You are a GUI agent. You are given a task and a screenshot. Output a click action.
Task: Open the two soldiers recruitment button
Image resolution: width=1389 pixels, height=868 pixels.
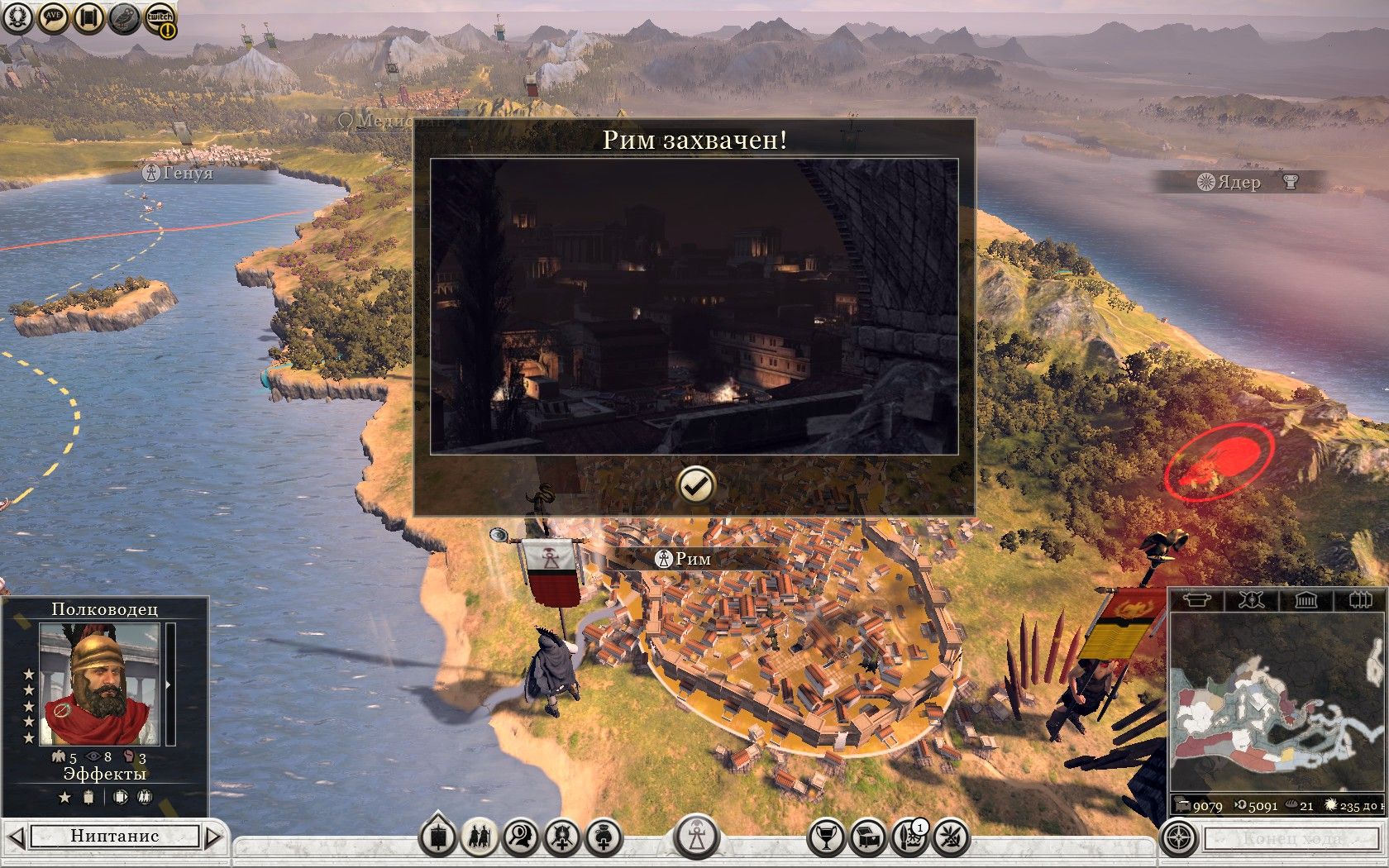point(480,837)
